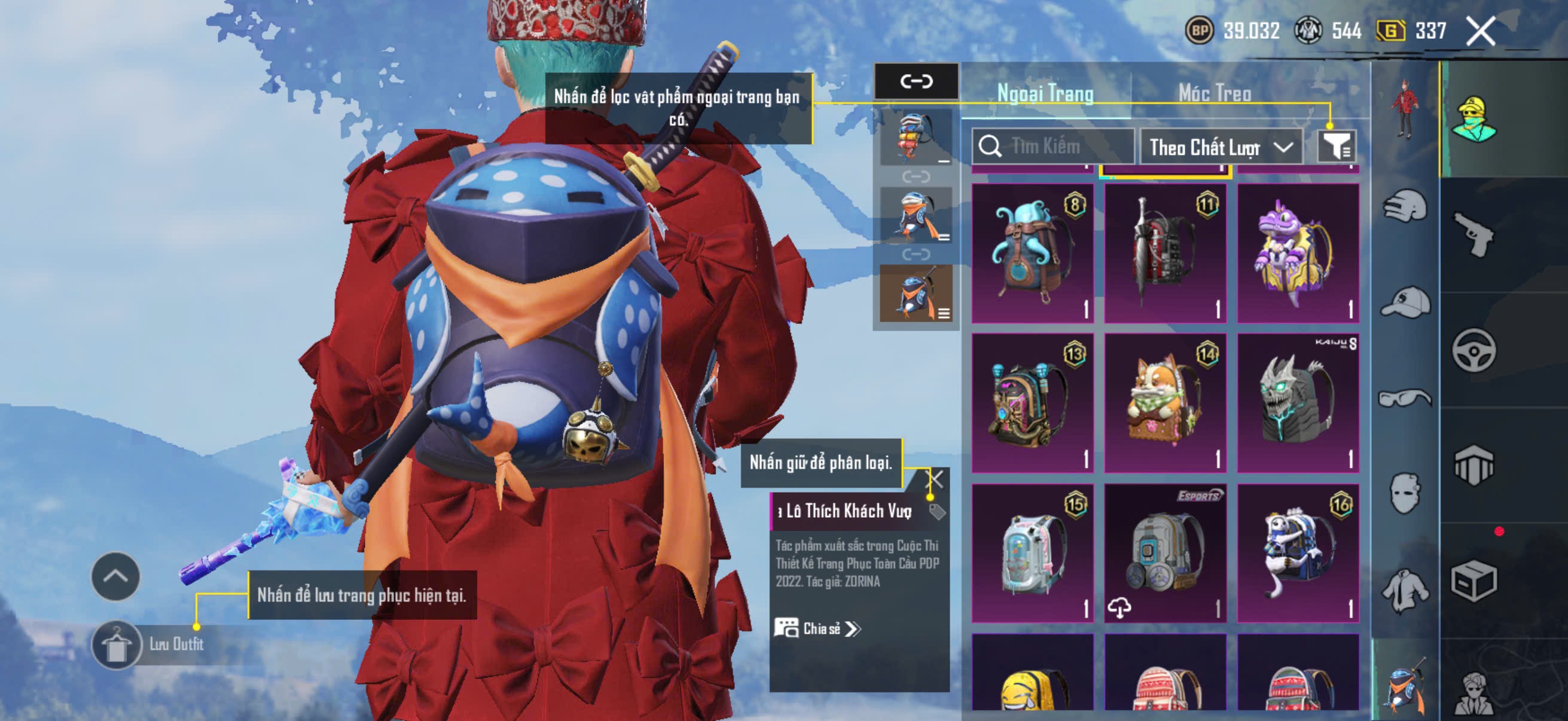Close the inventory screen with the X

pyautogui.click(x=1480, y=30)
